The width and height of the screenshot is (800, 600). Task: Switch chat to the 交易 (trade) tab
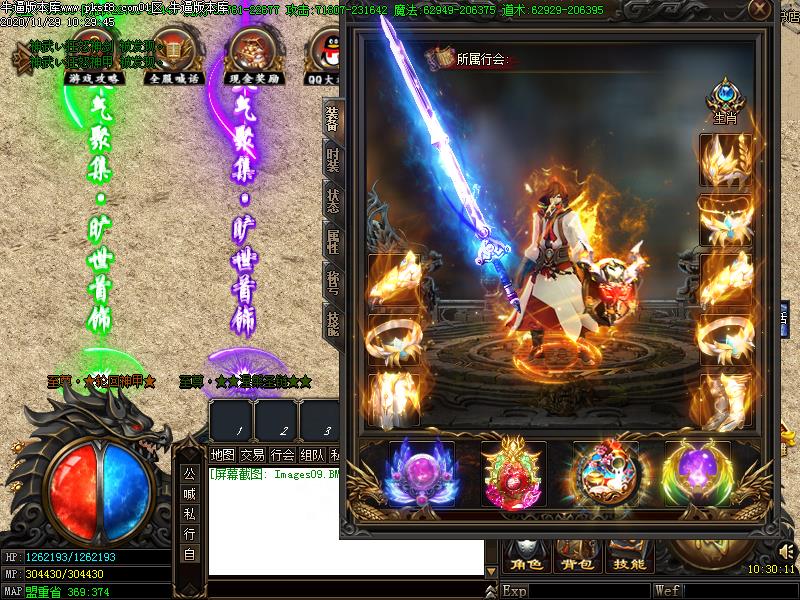click(252, 455)
